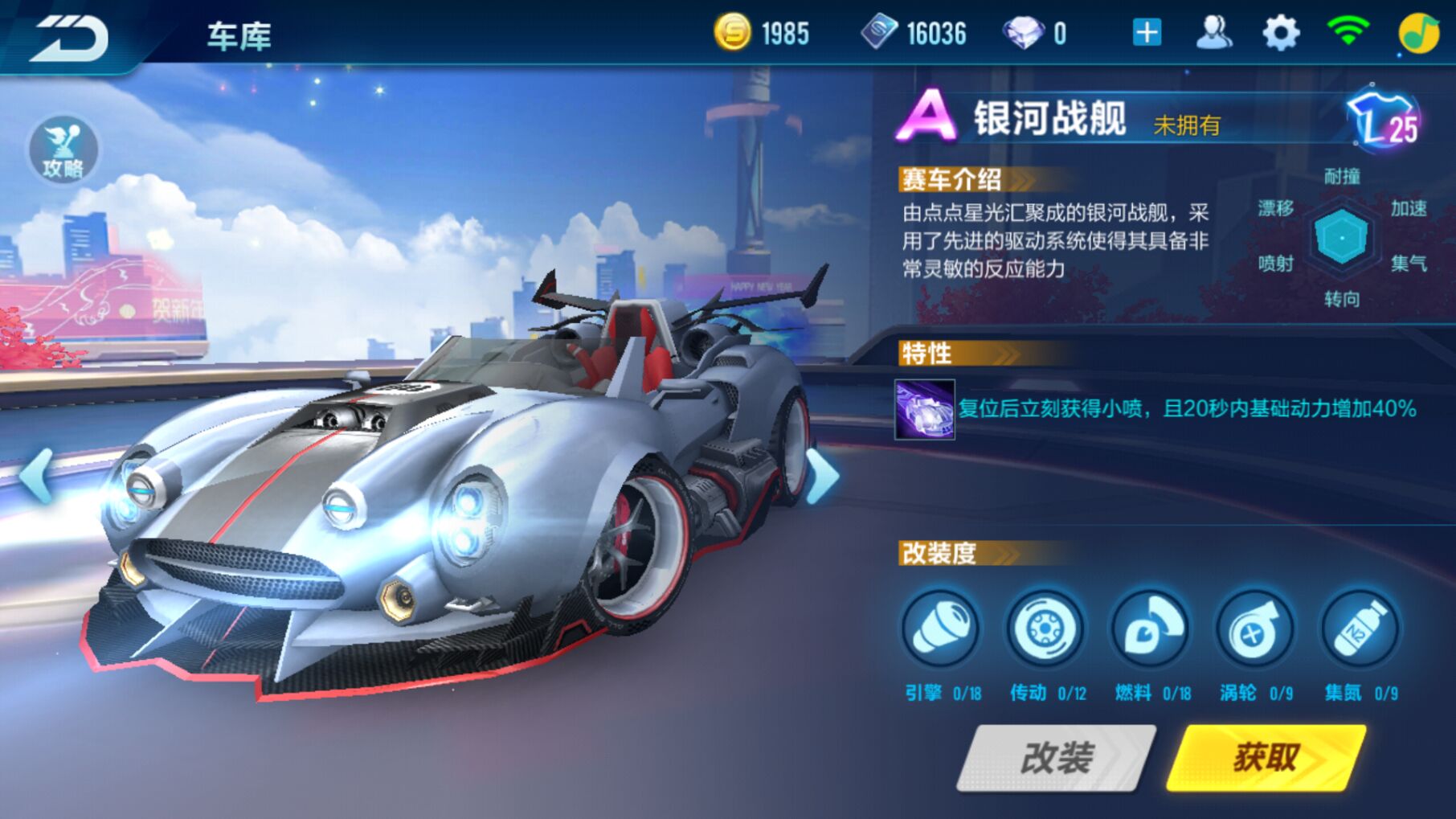Click the 改装 modify button
The image size is (1456, 819).
point(1056,757)
